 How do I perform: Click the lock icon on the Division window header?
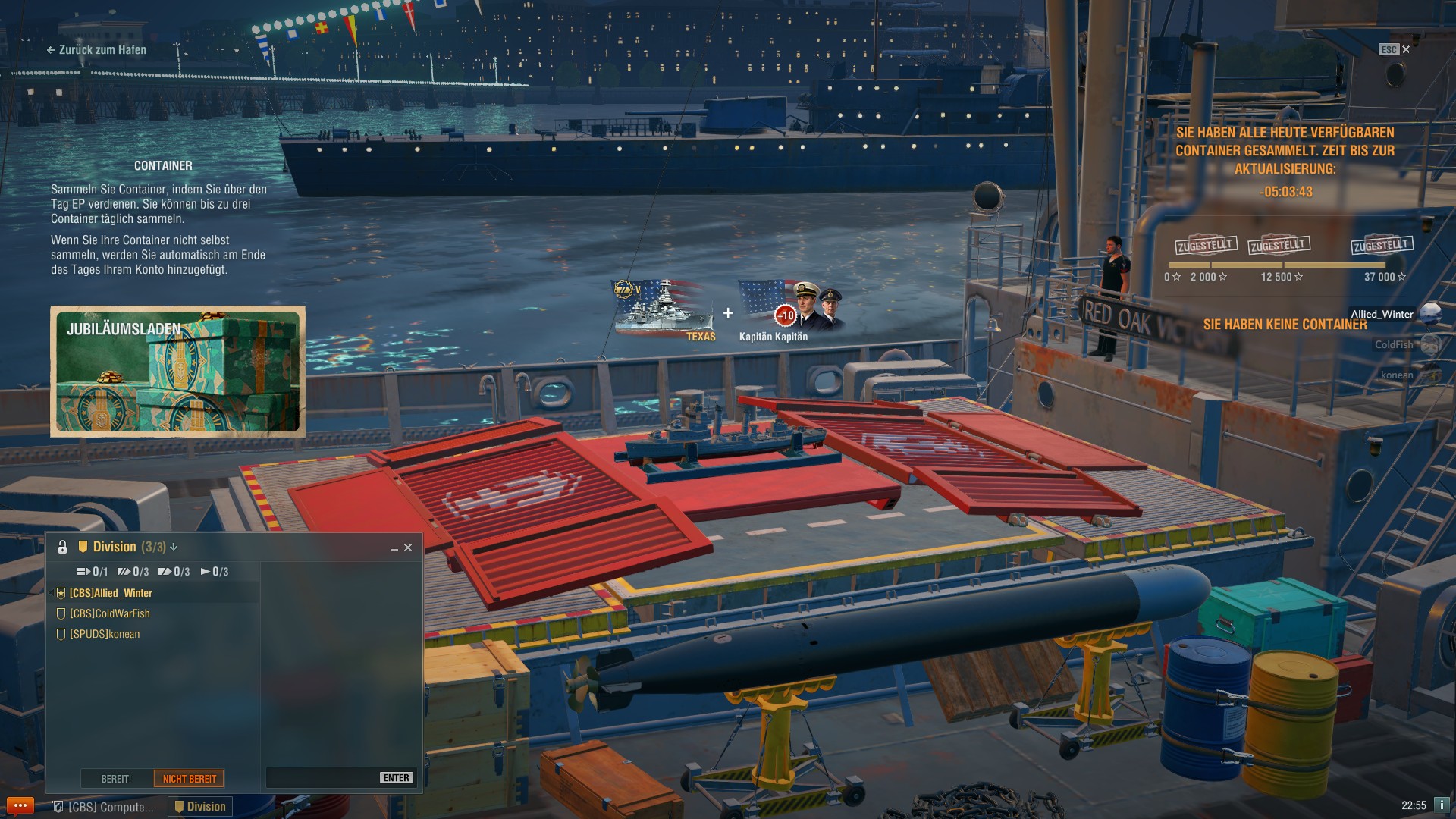61,546
